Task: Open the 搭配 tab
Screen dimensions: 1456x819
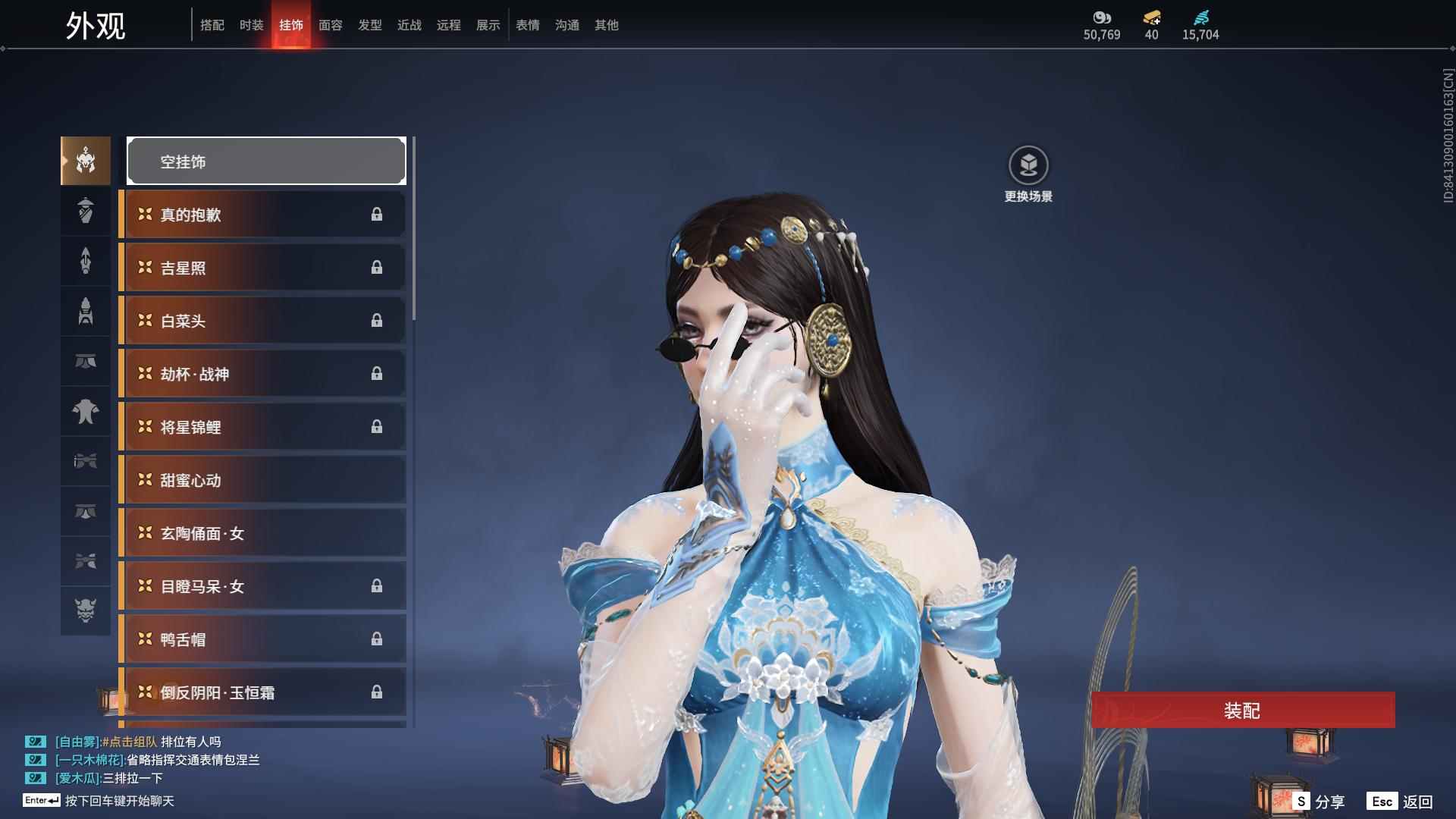Action: point(212,25)
